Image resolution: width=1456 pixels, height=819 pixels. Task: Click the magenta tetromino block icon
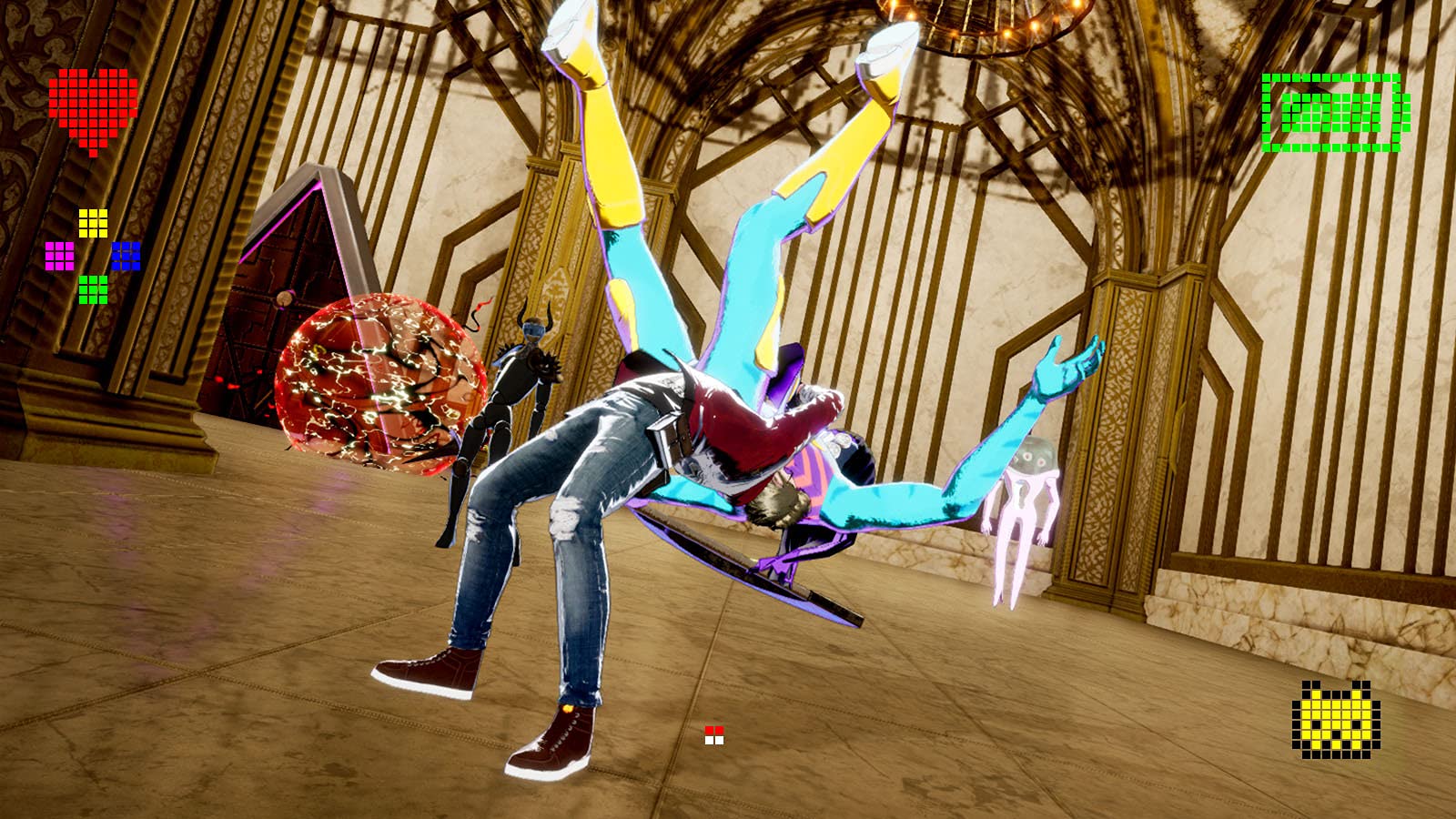pyautogui.click(x=59, y=256)
